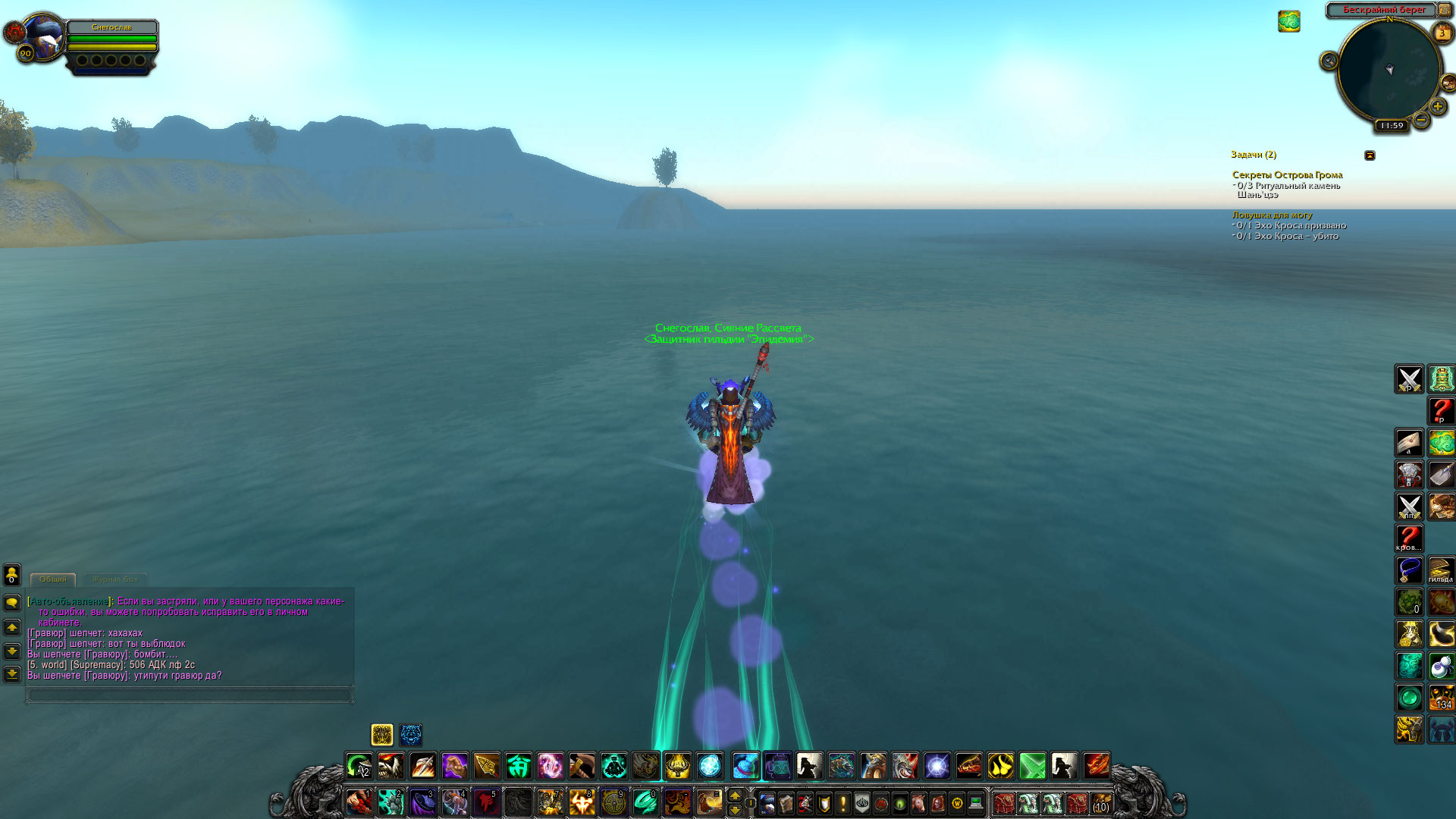This screenshot has width=1456, height=819.
Task: Select the Ловушка для могу quest
Action: (1272, 215)
